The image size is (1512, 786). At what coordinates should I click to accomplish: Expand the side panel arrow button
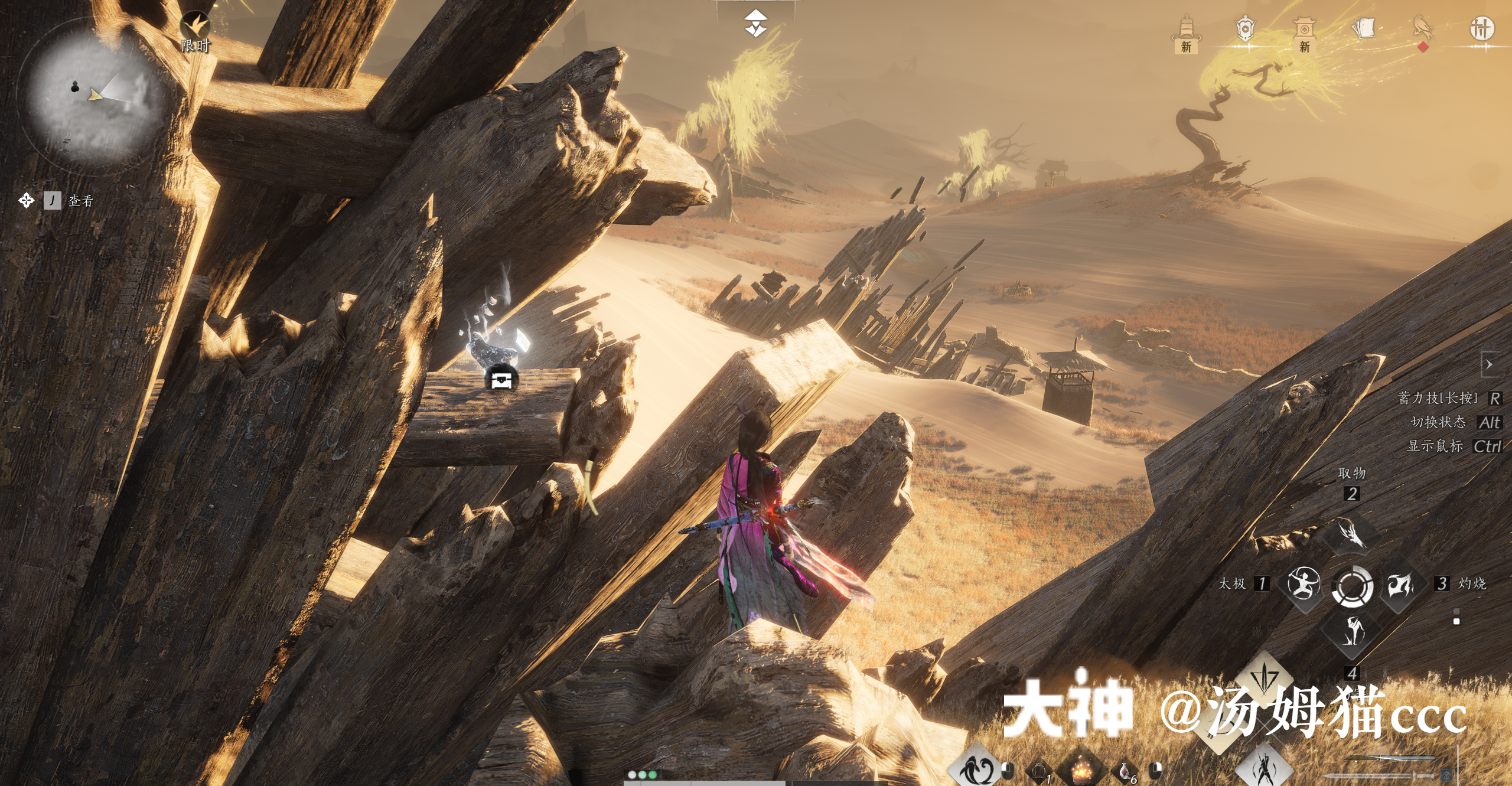[x=1489, y=364]
